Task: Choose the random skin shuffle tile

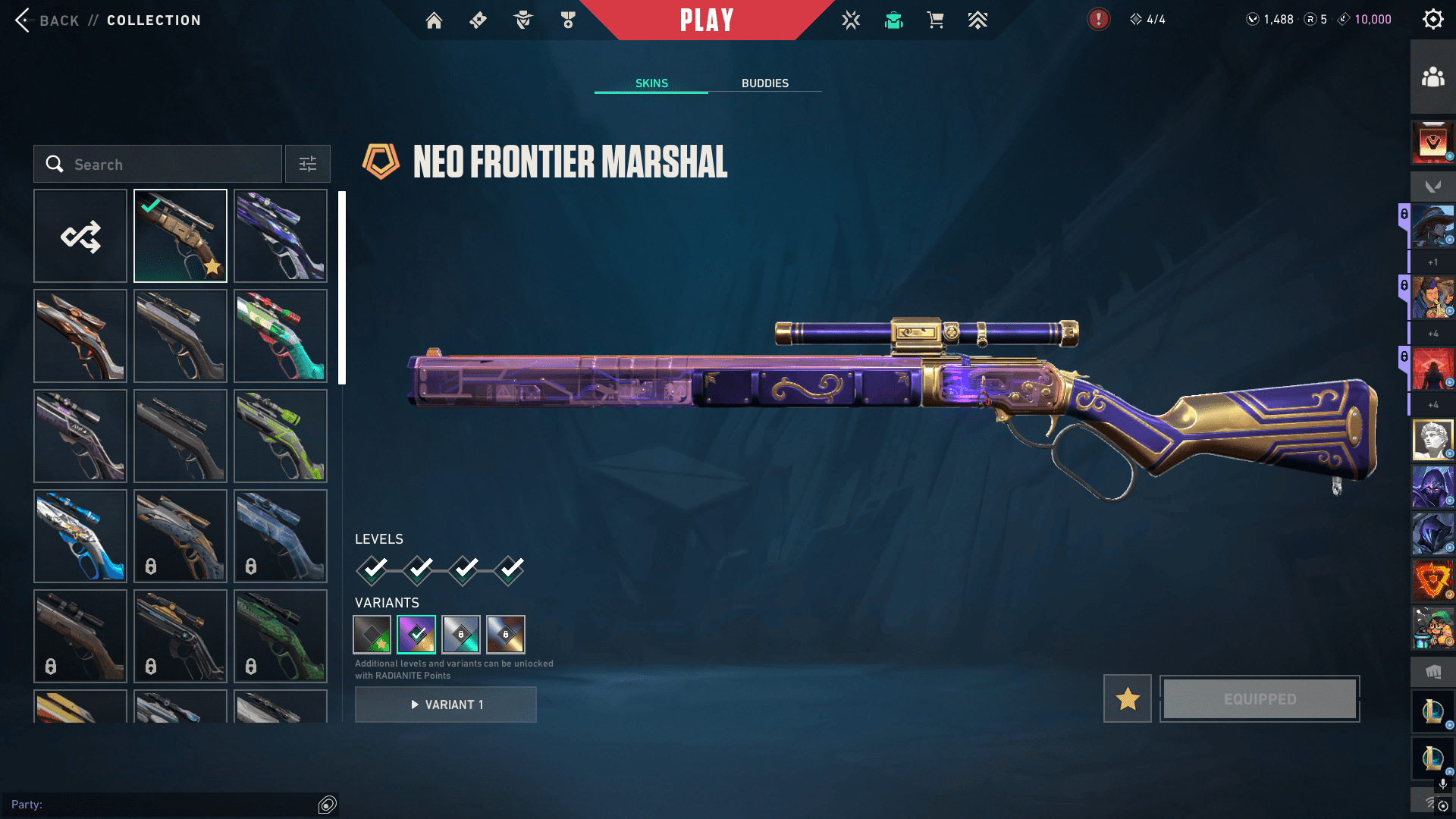Action: pos(80,237)
